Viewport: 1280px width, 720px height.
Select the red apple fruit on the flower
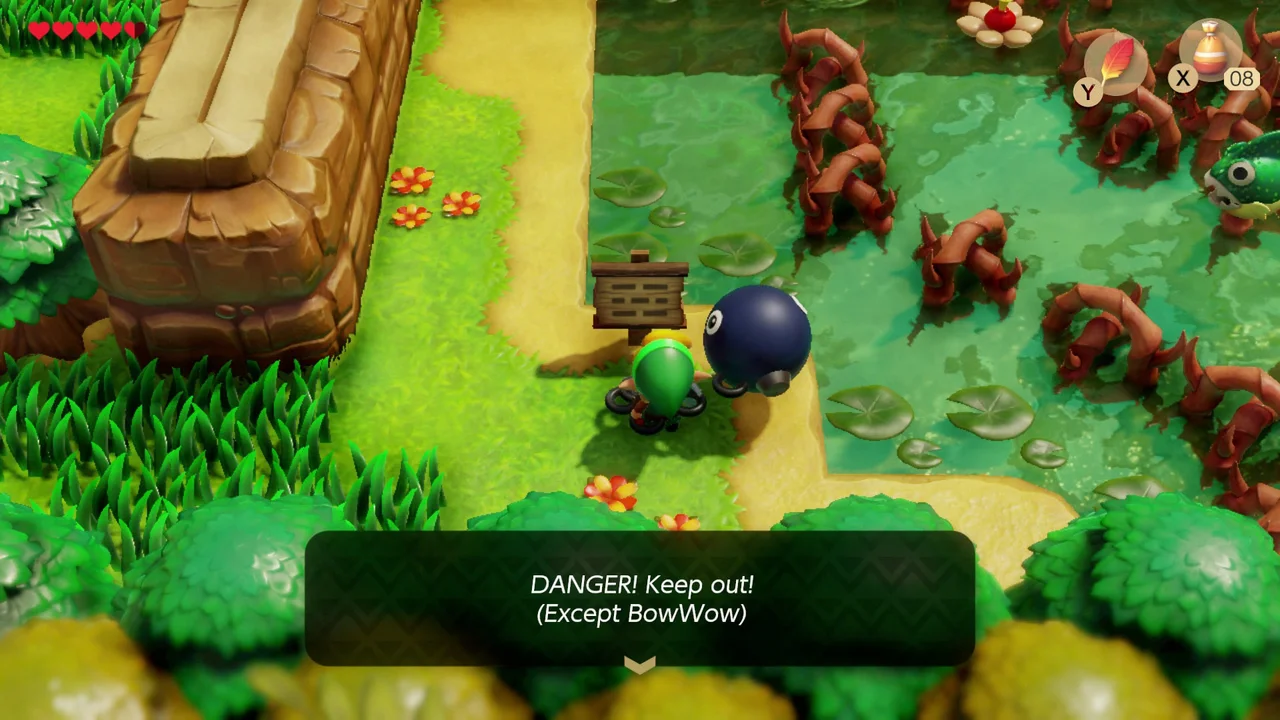(x=999, y=18)
